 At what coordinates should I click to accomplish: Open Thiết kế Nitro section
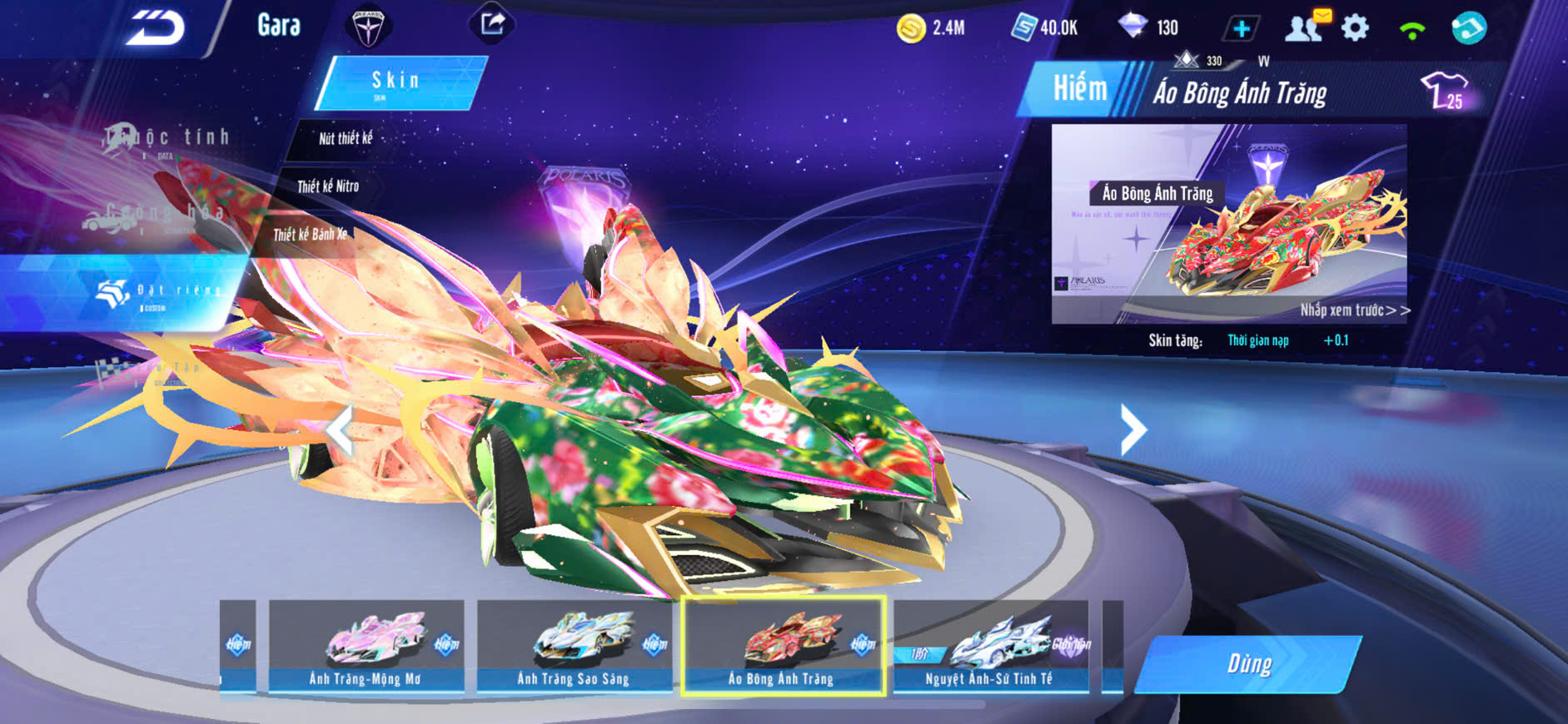(328, 186)
